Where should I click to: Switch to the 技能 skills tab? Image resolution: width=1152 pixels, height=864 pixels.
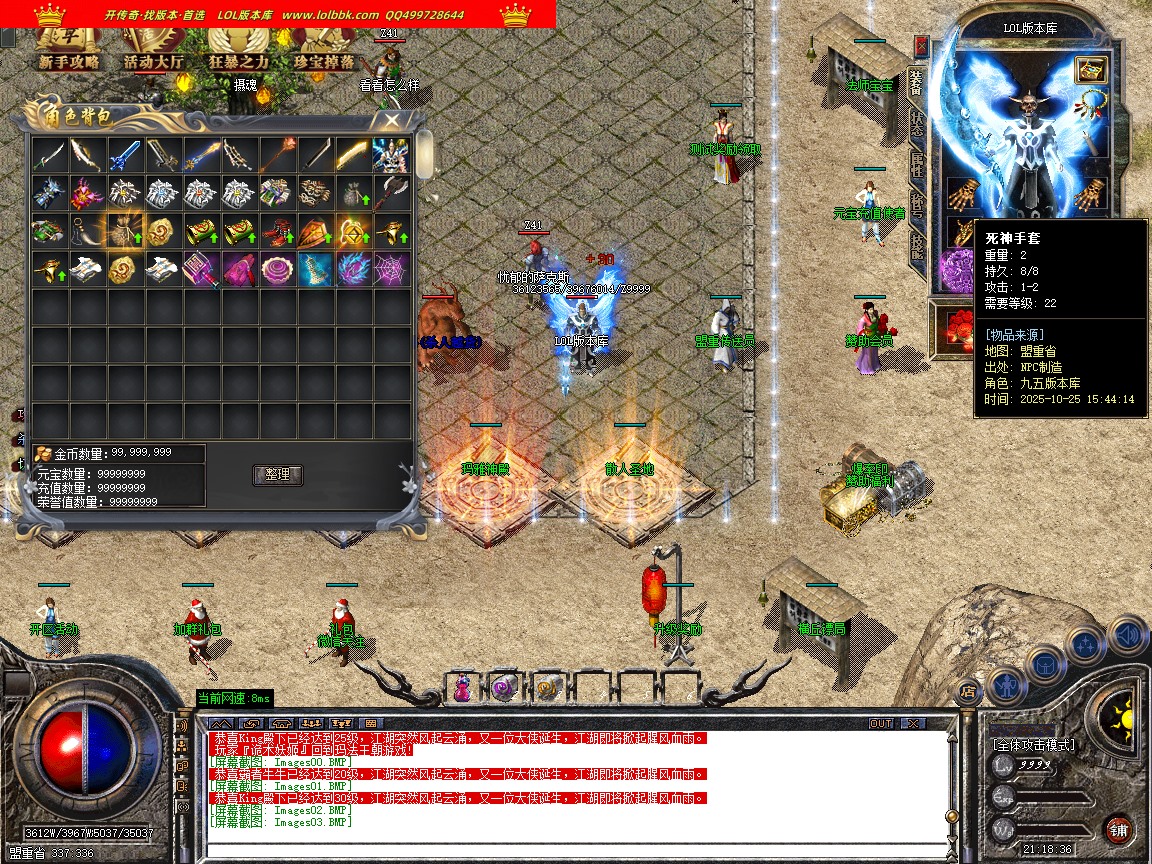916,246
